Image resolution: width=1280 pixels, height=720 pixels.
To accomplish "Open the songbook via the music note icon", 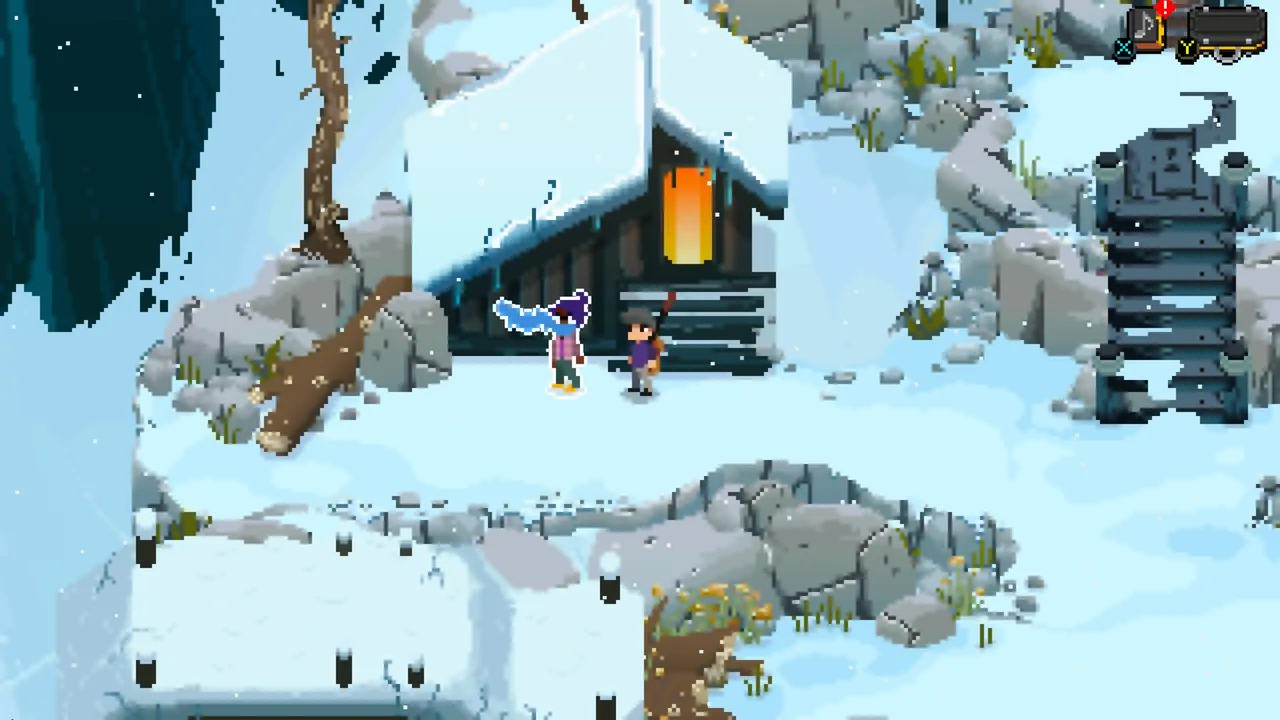I will (1143, 23).
